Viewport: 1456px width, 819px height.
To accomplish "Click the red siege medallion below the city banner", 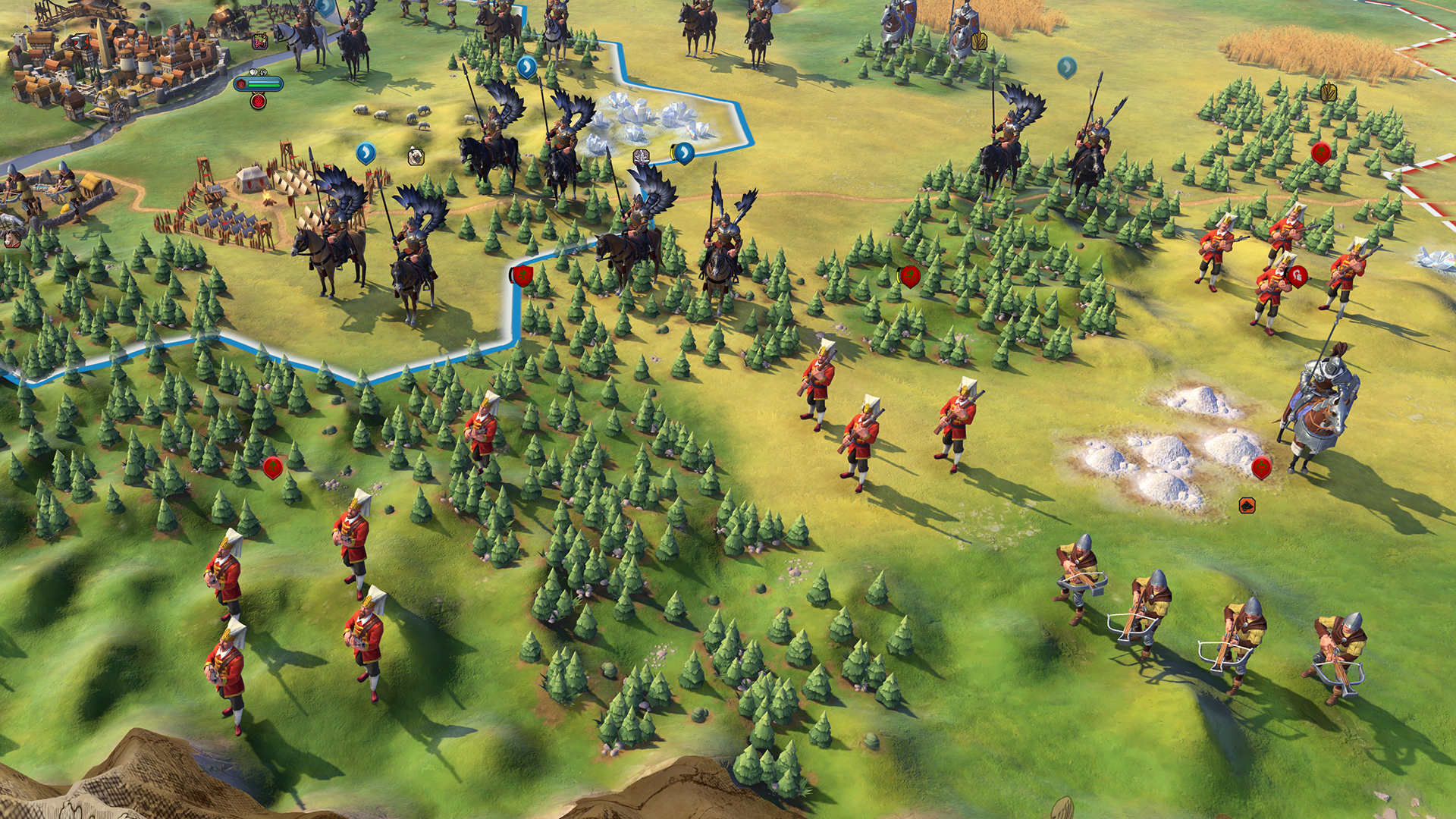I will pos(258,102).
